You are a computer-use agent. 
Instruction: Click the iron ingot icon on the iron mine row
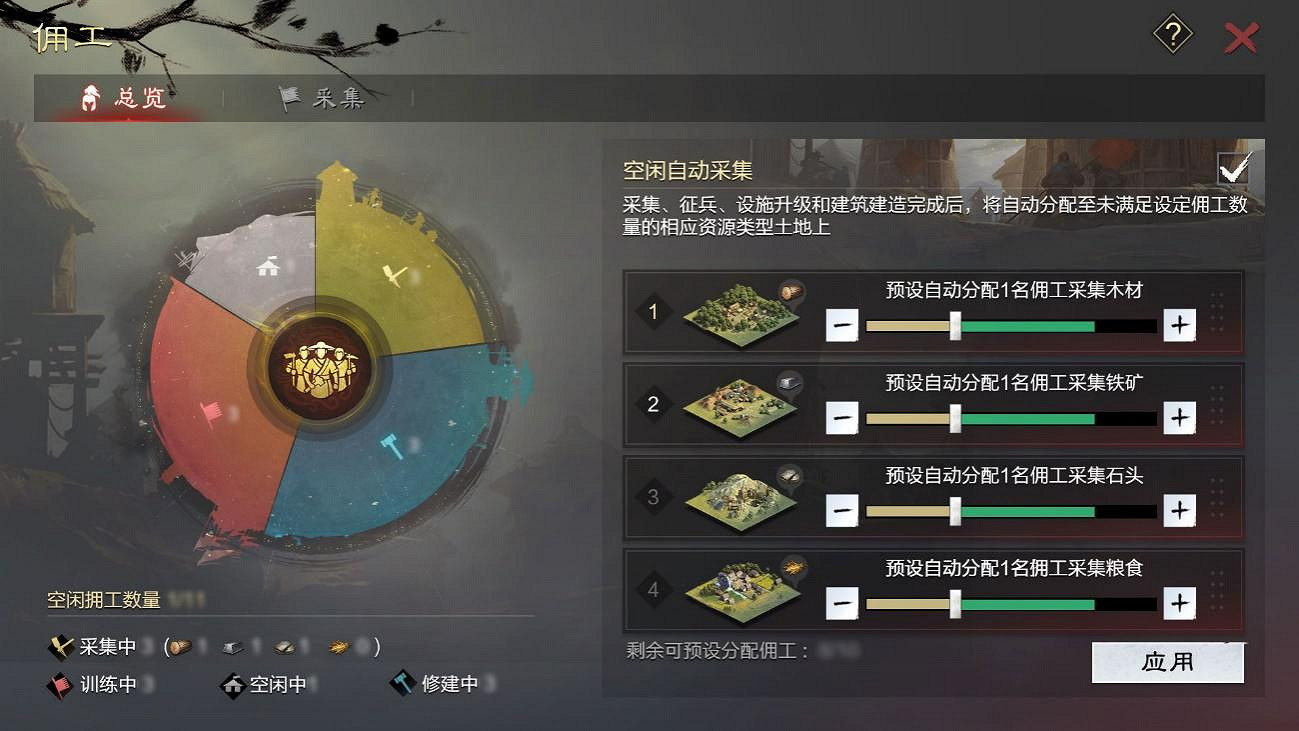tap(790, 383)
